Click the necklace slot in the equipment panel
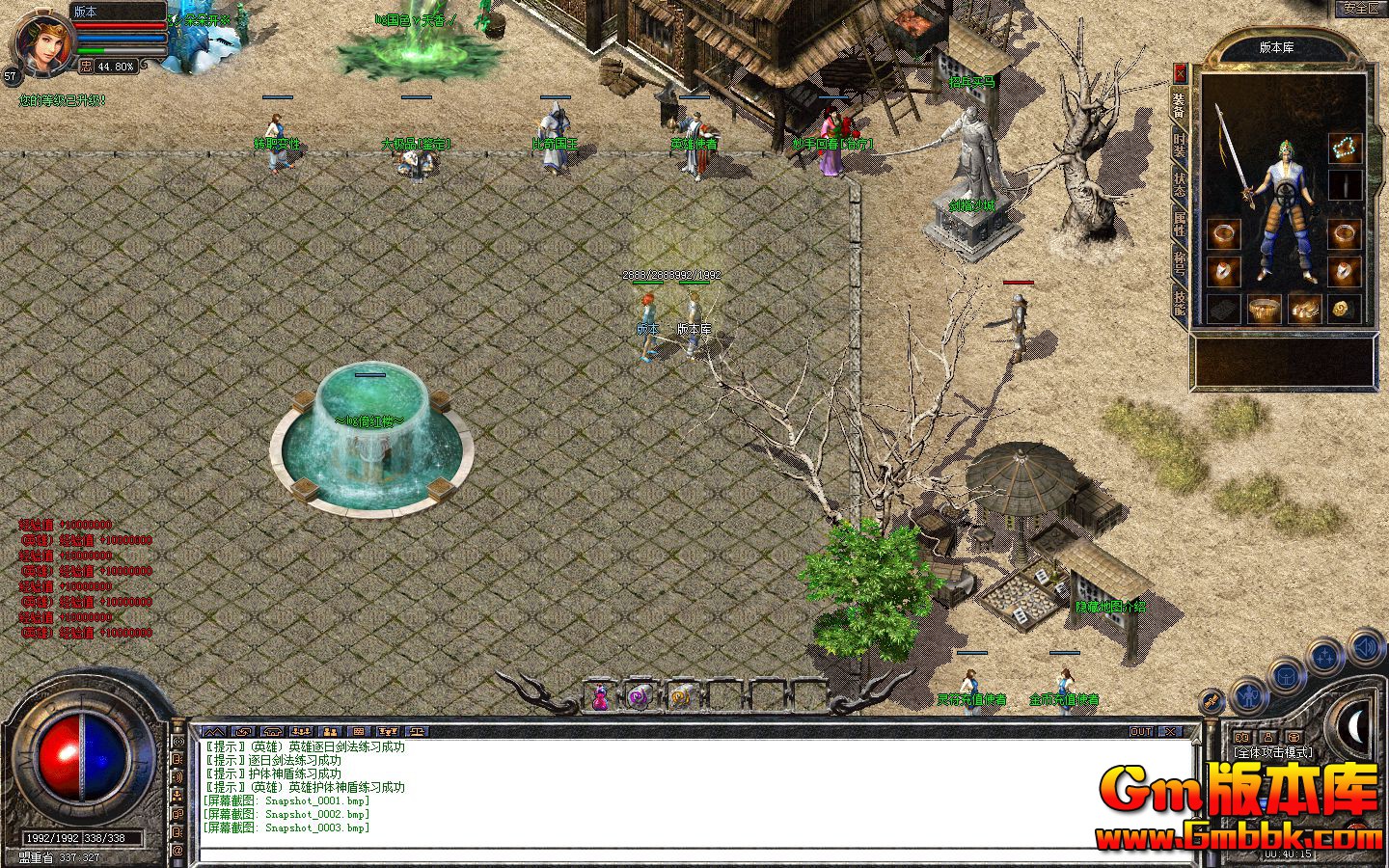Screen dimensions: 1389x868 (1345, 147)
